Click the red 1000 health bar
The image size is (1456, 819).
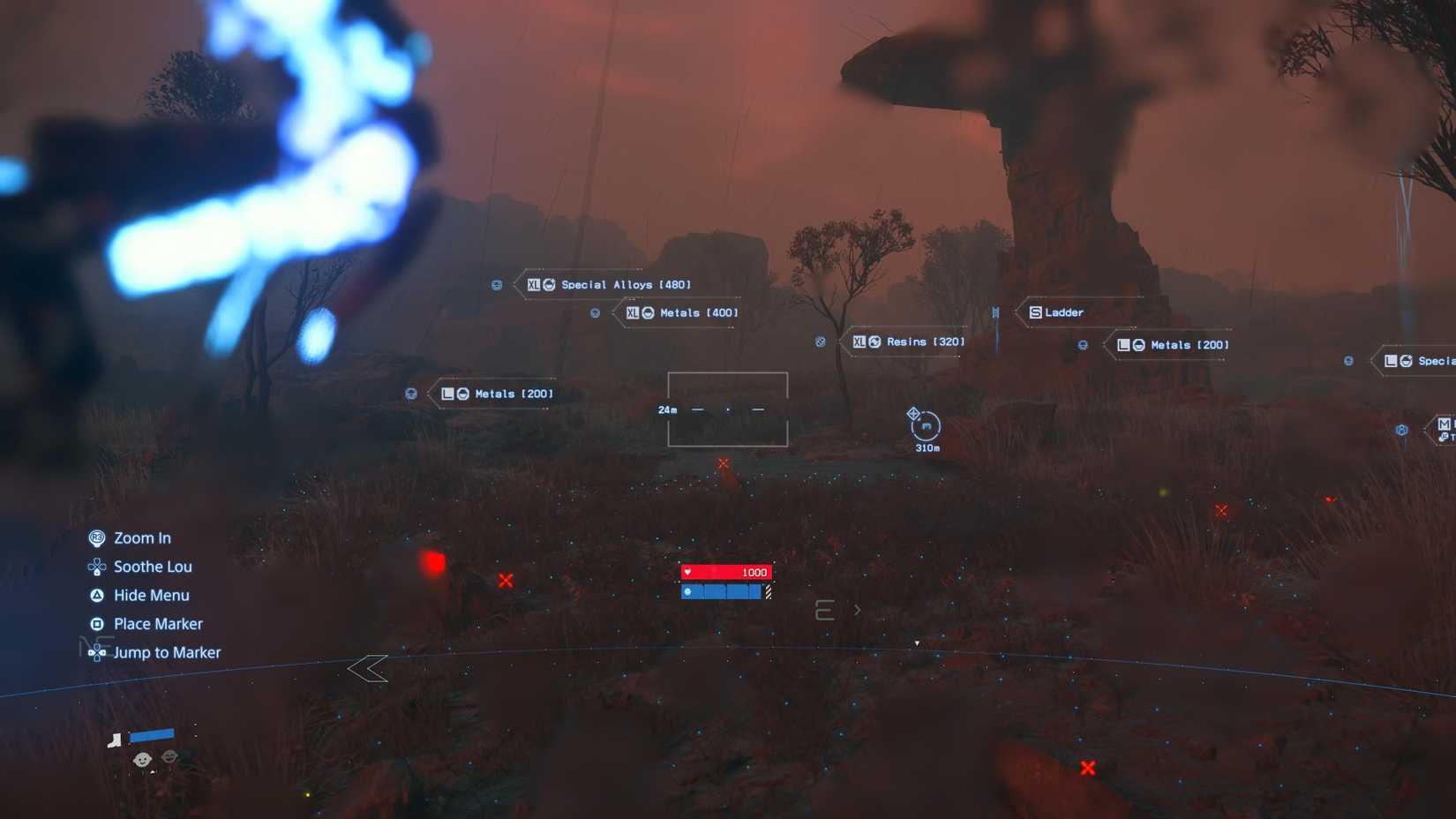(x=726, y=572)
